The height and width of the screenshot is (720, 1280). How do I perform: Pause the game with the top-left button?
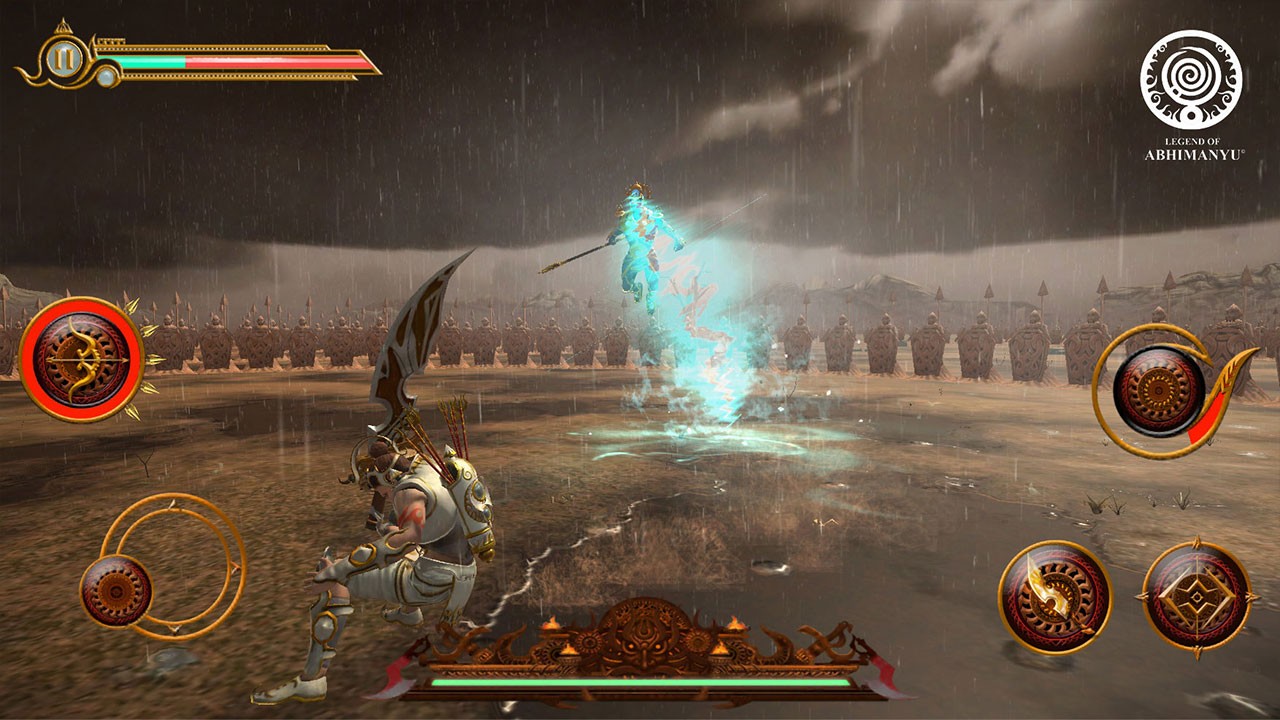[x=63, y=61]
